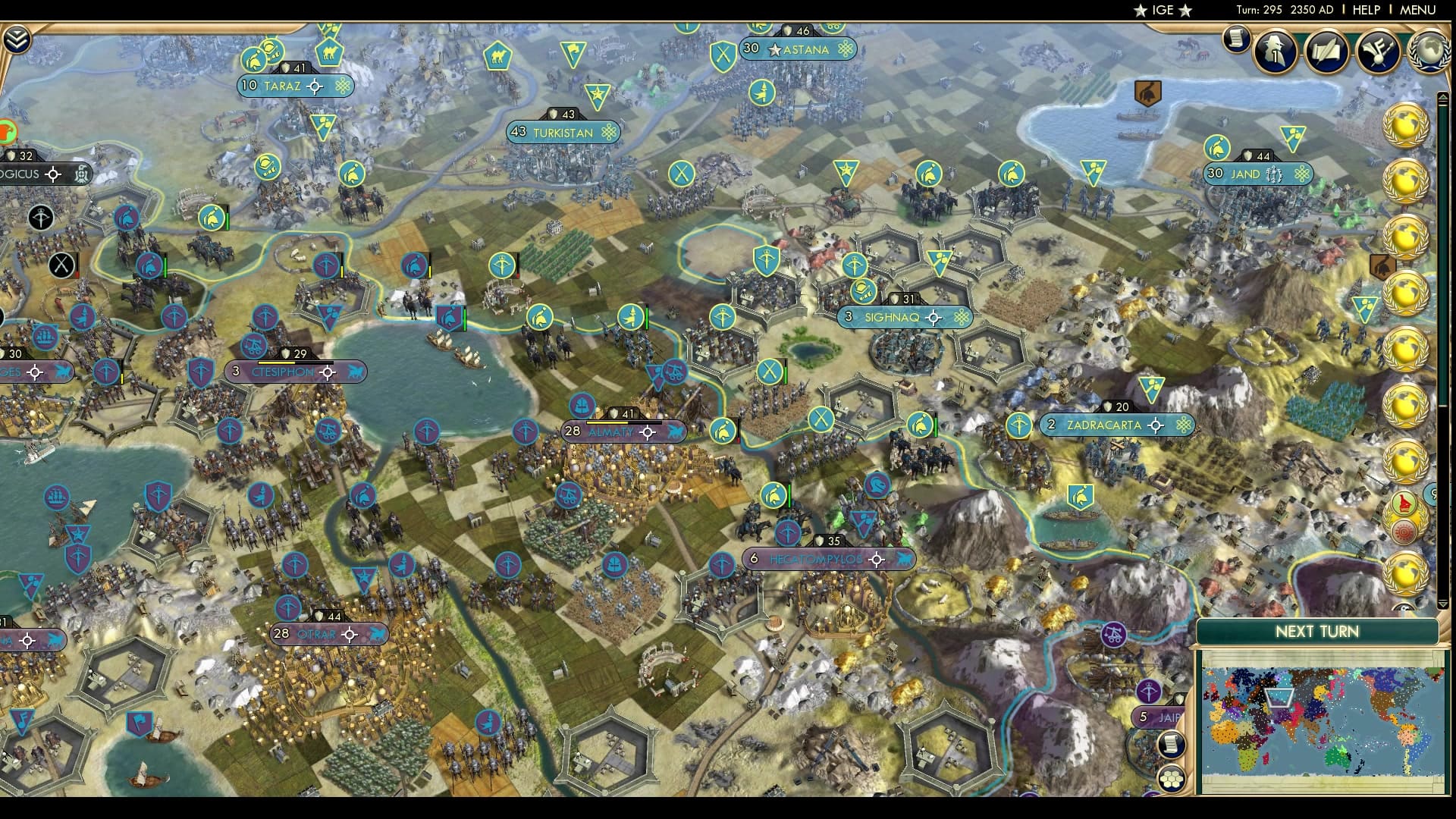Screen dimensions: 1456x819
Task: Open HELP from the top bar
Action: pyautogui.click(x=1365, y=10)
